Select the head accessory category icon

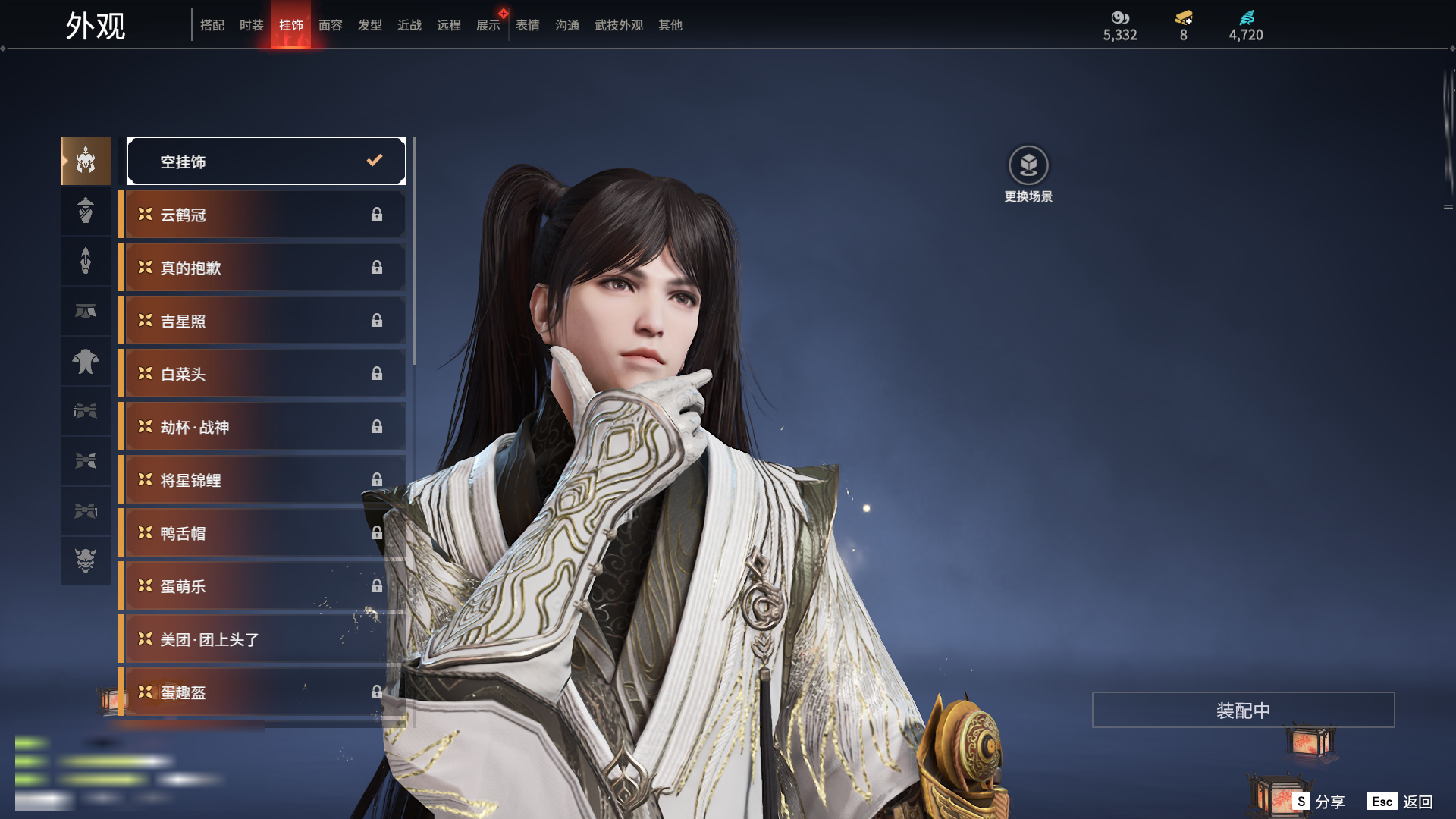point(86,161)
